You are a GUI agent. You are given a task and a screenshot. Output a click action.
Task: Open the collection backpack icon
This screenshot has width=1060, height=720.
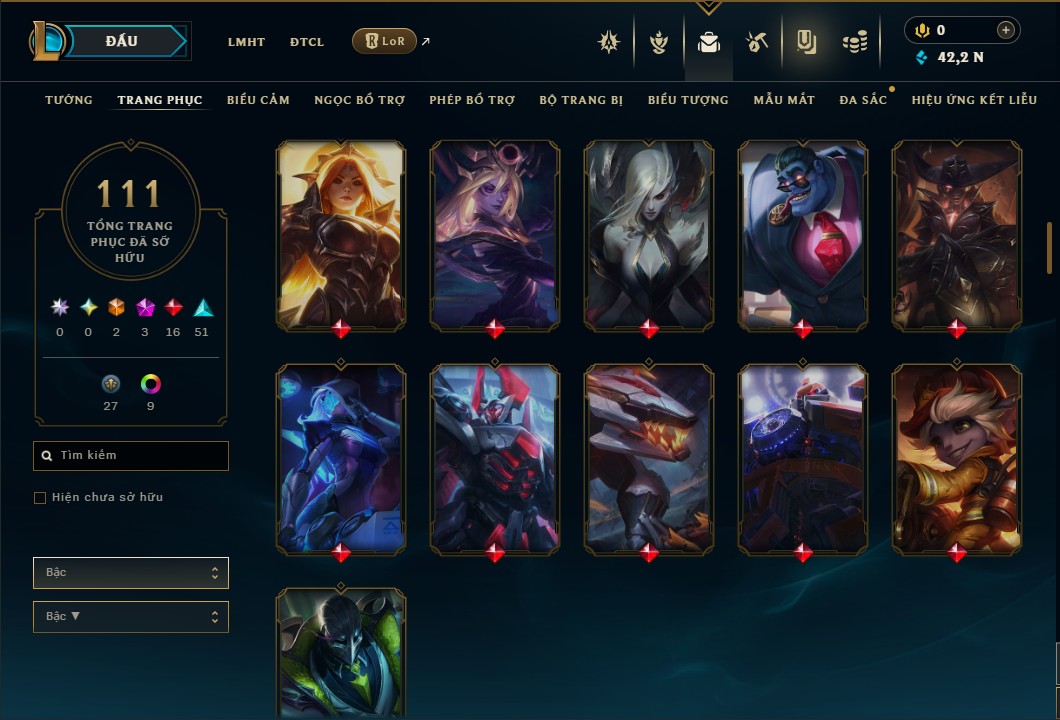pyautogui.click(x=709, y=42)
